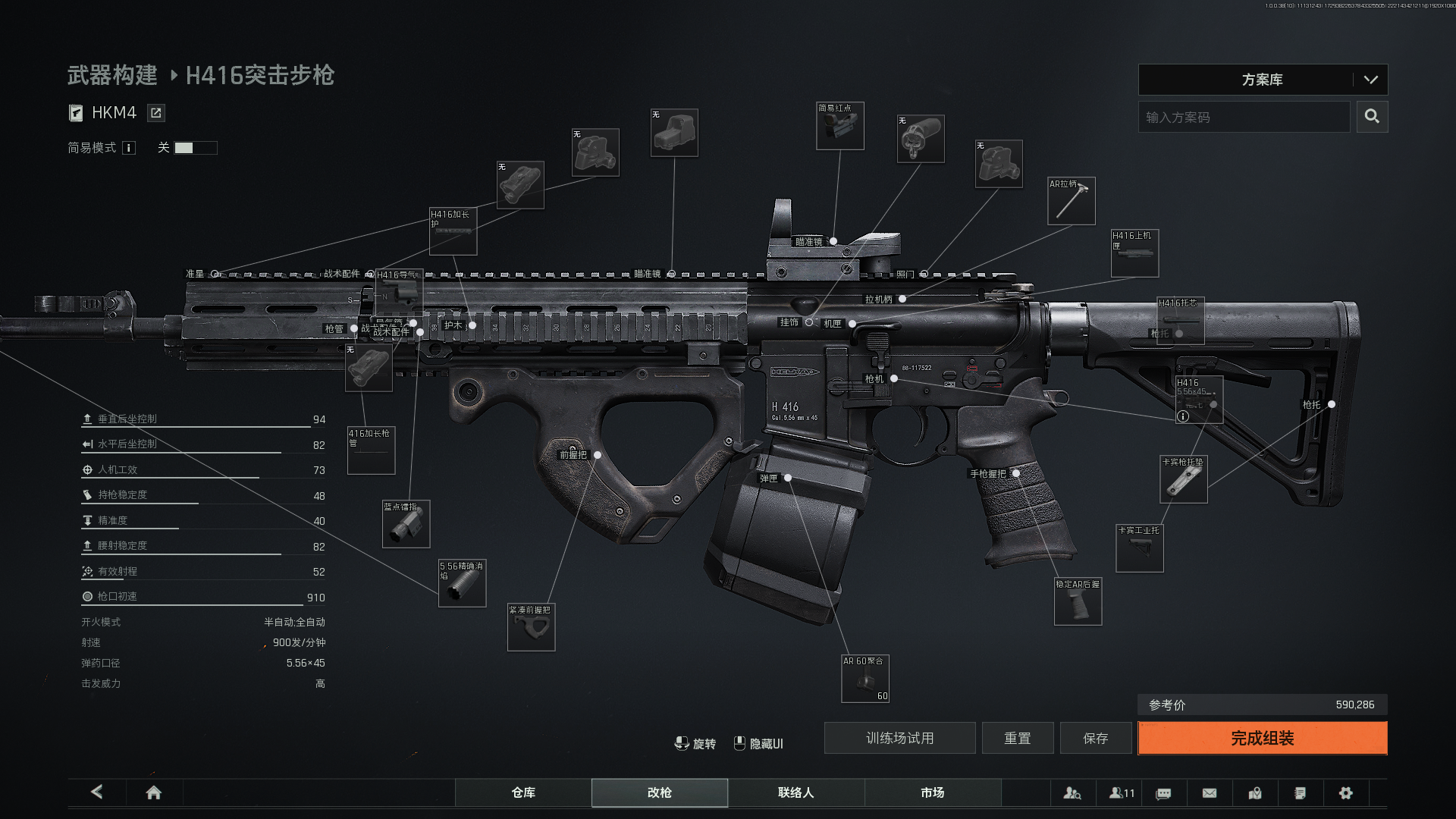This screenshot has width=1456, height=819.
Task: Open settings with the gear icon
Action: coord(1346,792)
